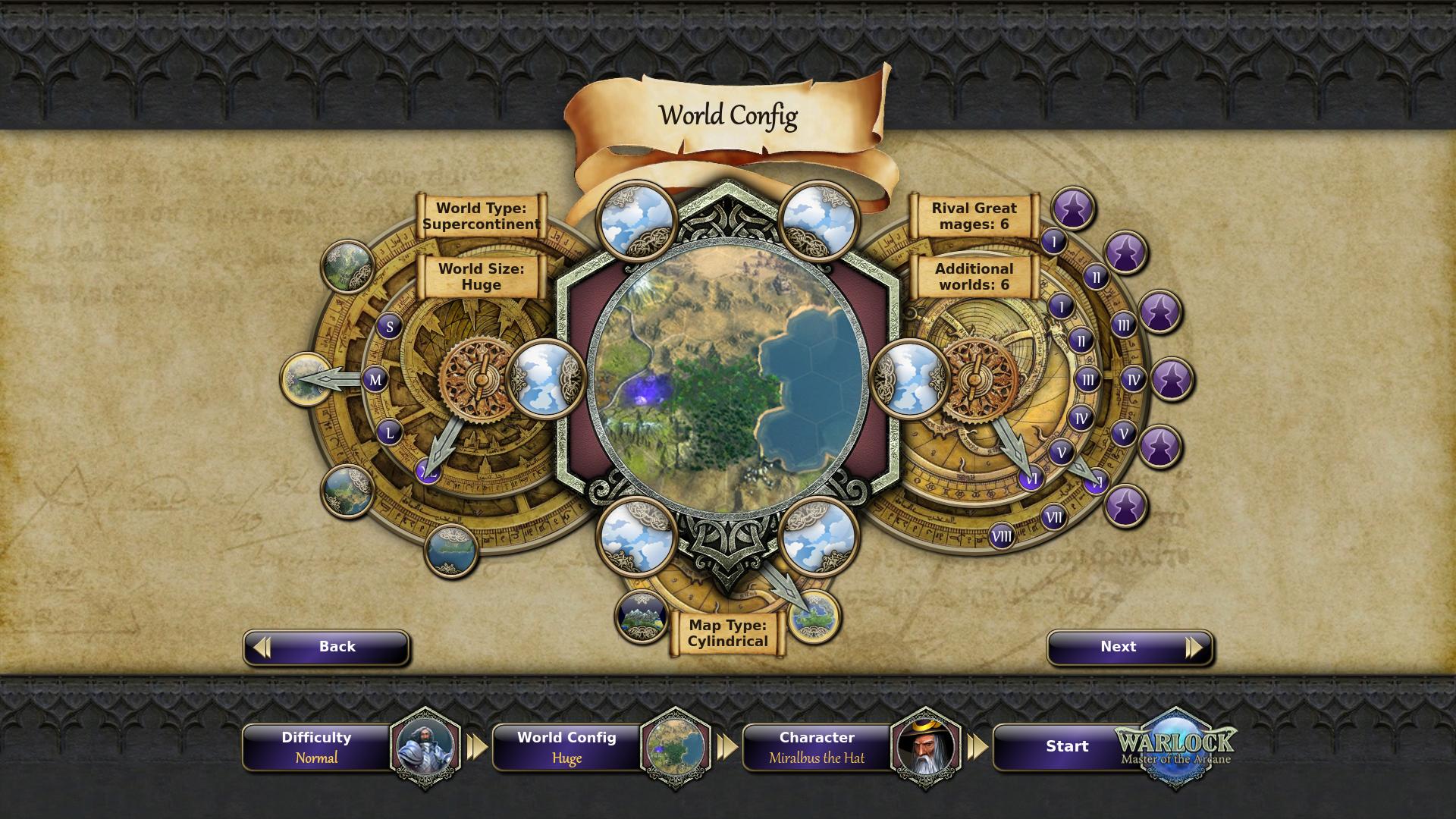This screenshot has height=819, width=1456.
Task: Go back with the Back button
Action: click(326, 647)
